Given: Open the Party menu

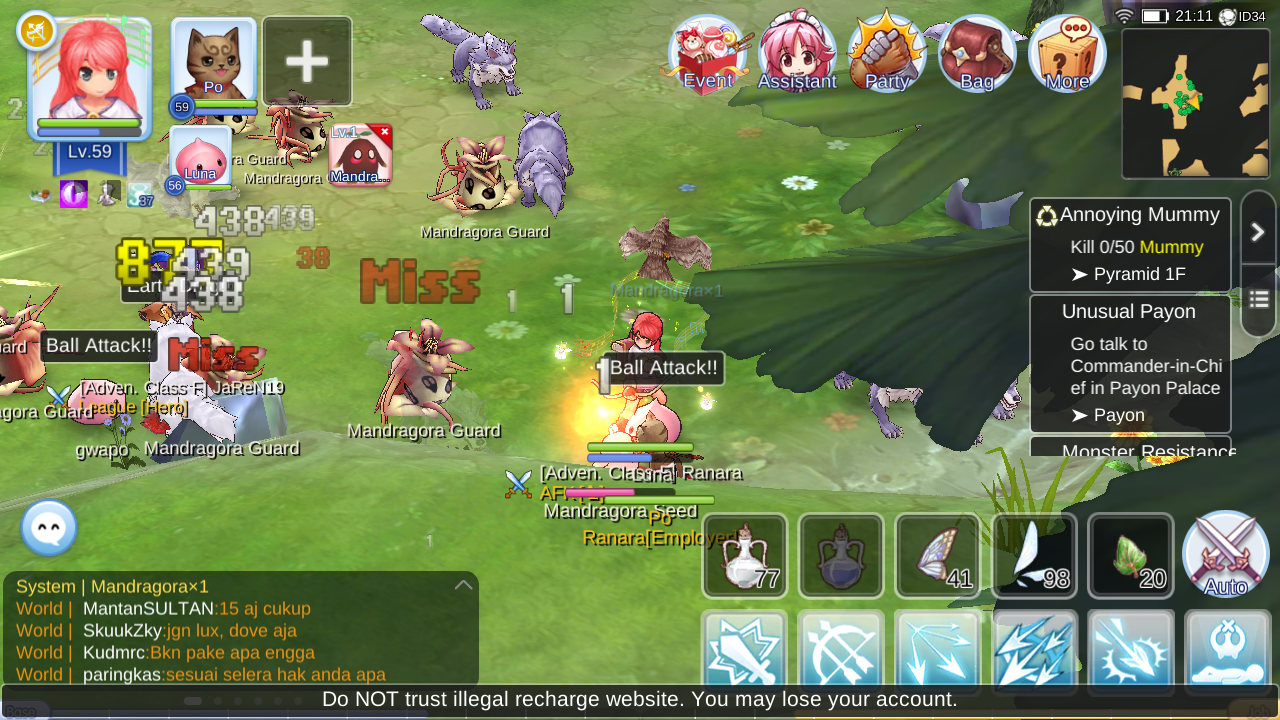Looking at the screenshot, I should pyautogui.click(x=886, y=50).
